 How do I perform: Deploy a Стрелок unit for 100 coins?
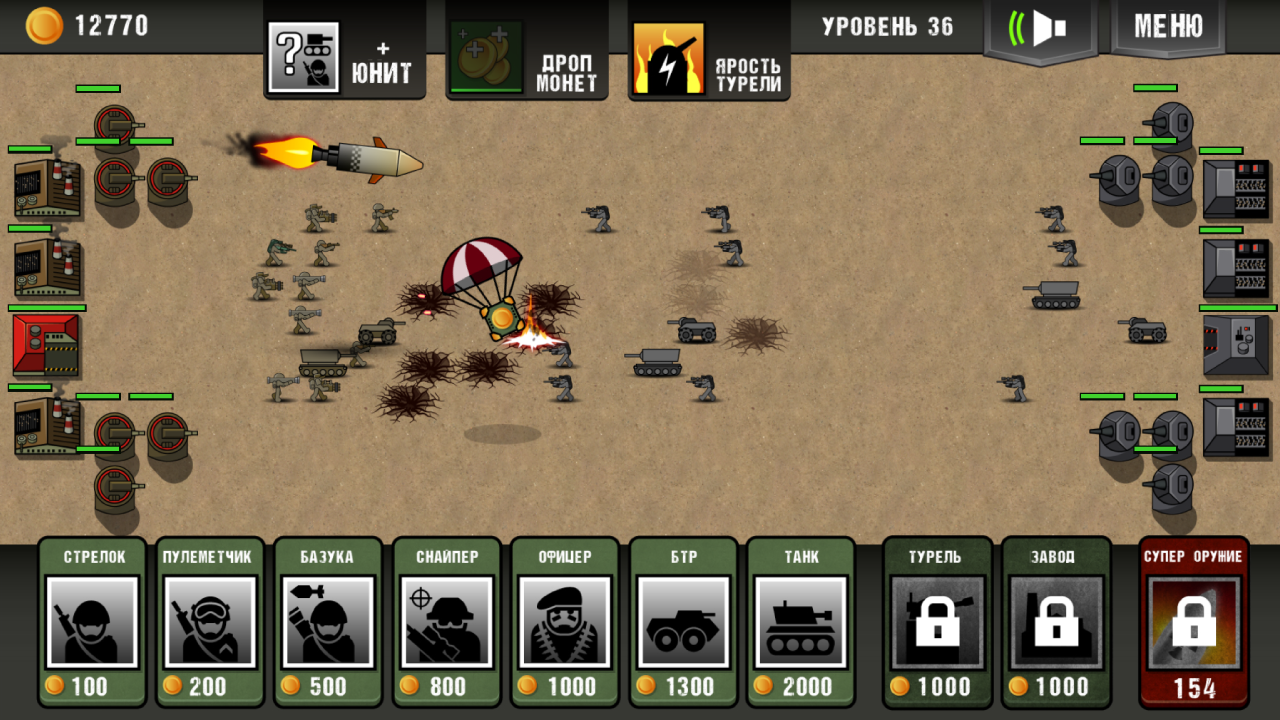tap(92, 620)
